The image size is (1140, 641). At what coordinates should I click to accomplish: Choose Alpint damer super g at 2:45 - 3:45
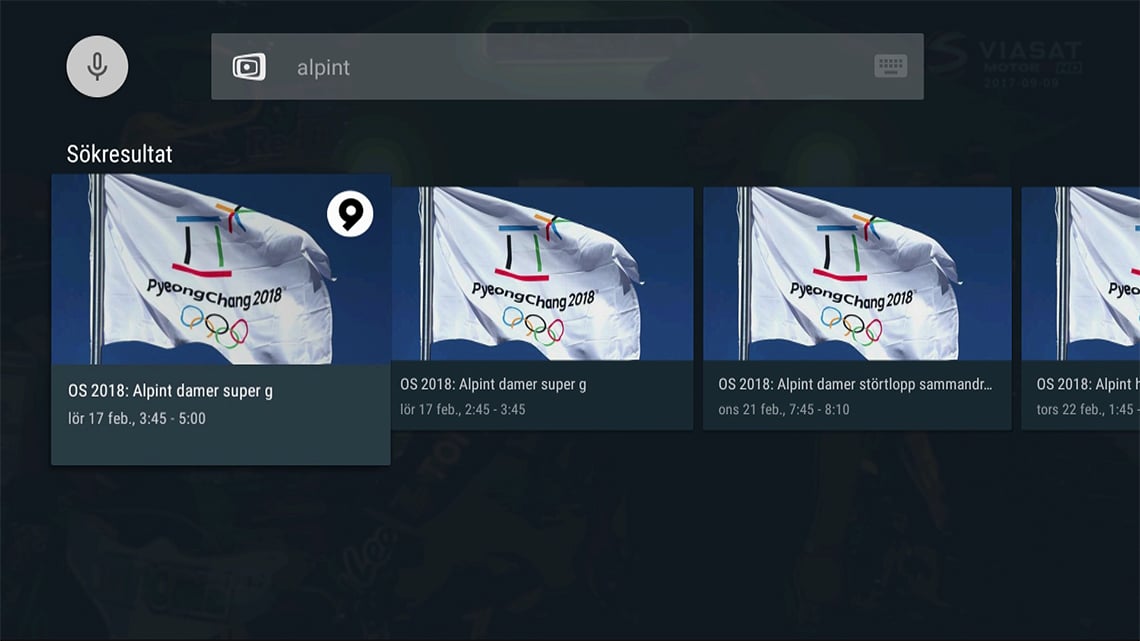point(542,308)
